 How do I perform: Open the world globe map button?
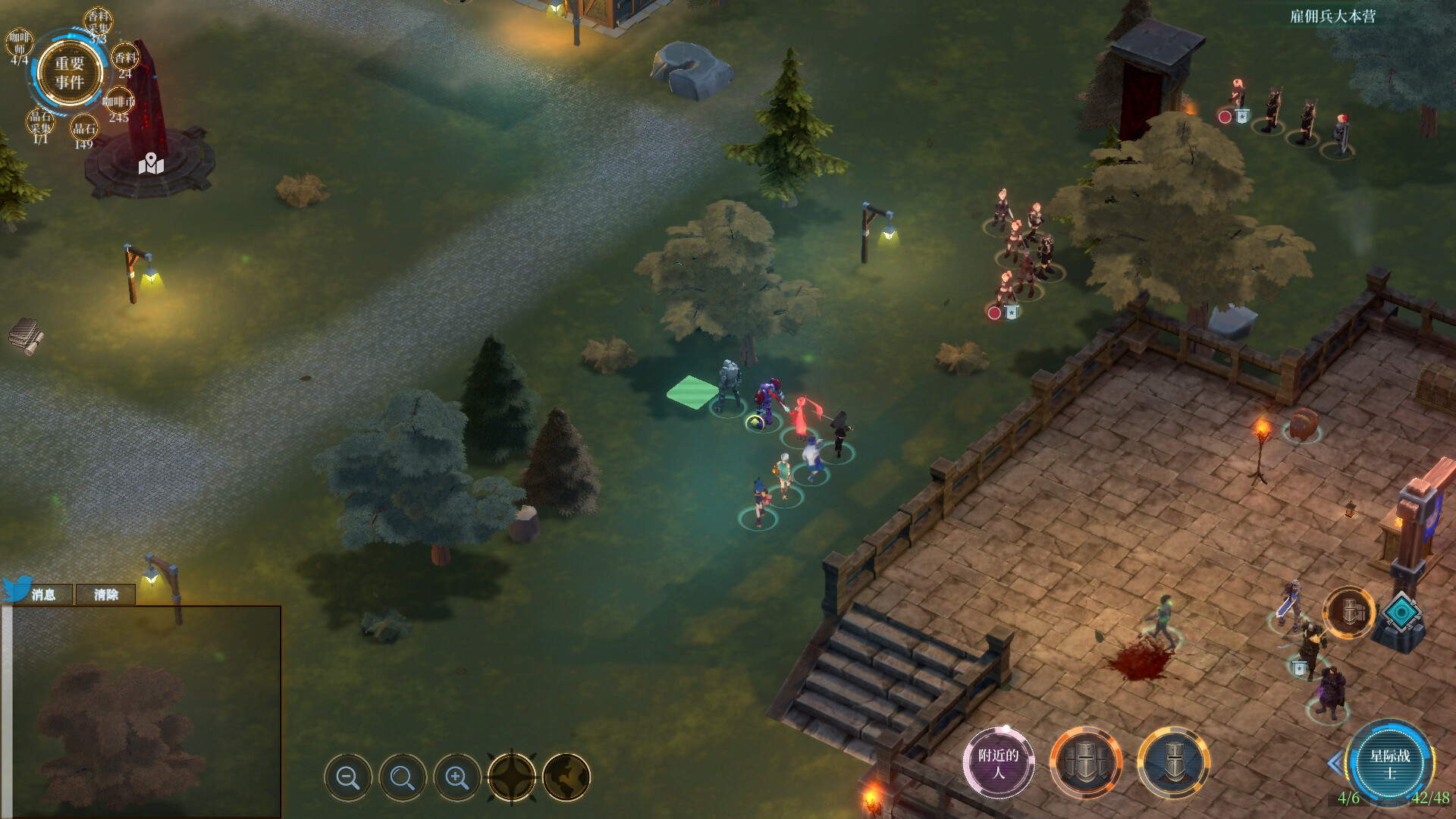(566, 777)
